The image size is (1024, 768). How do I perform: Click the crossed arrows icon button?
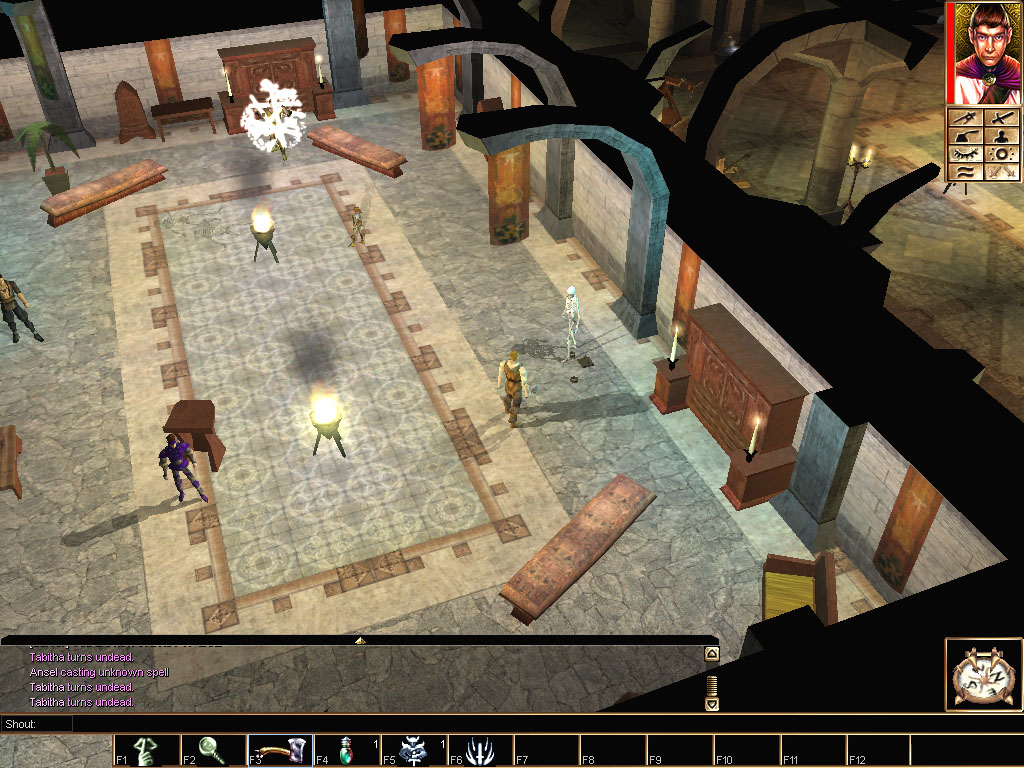(1001, 172)
